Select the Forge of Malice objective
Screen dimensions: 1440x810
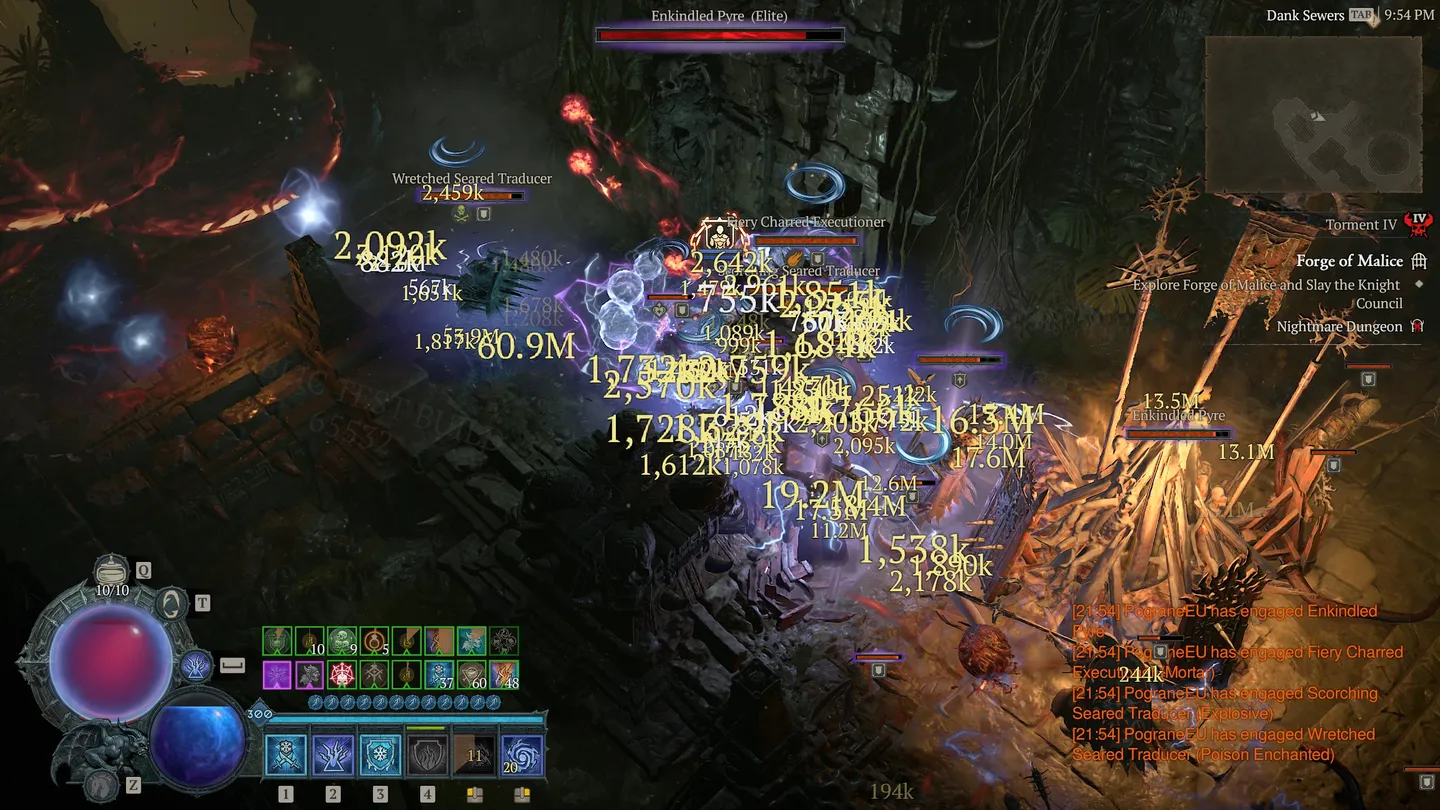click(x=1349, y=261)
